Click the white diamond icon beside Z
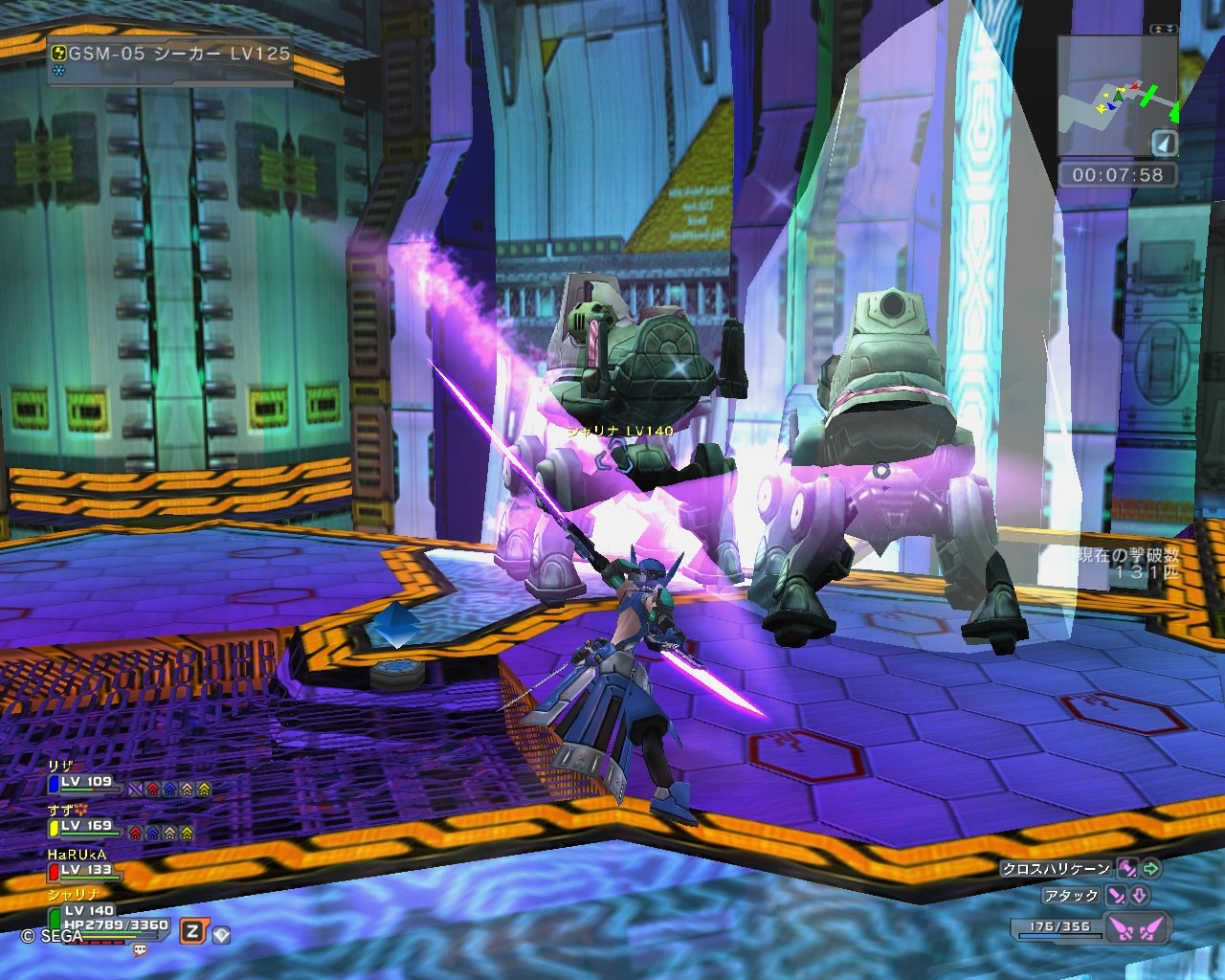Screen dimensions: 1225x980 [x=221, y=933]
